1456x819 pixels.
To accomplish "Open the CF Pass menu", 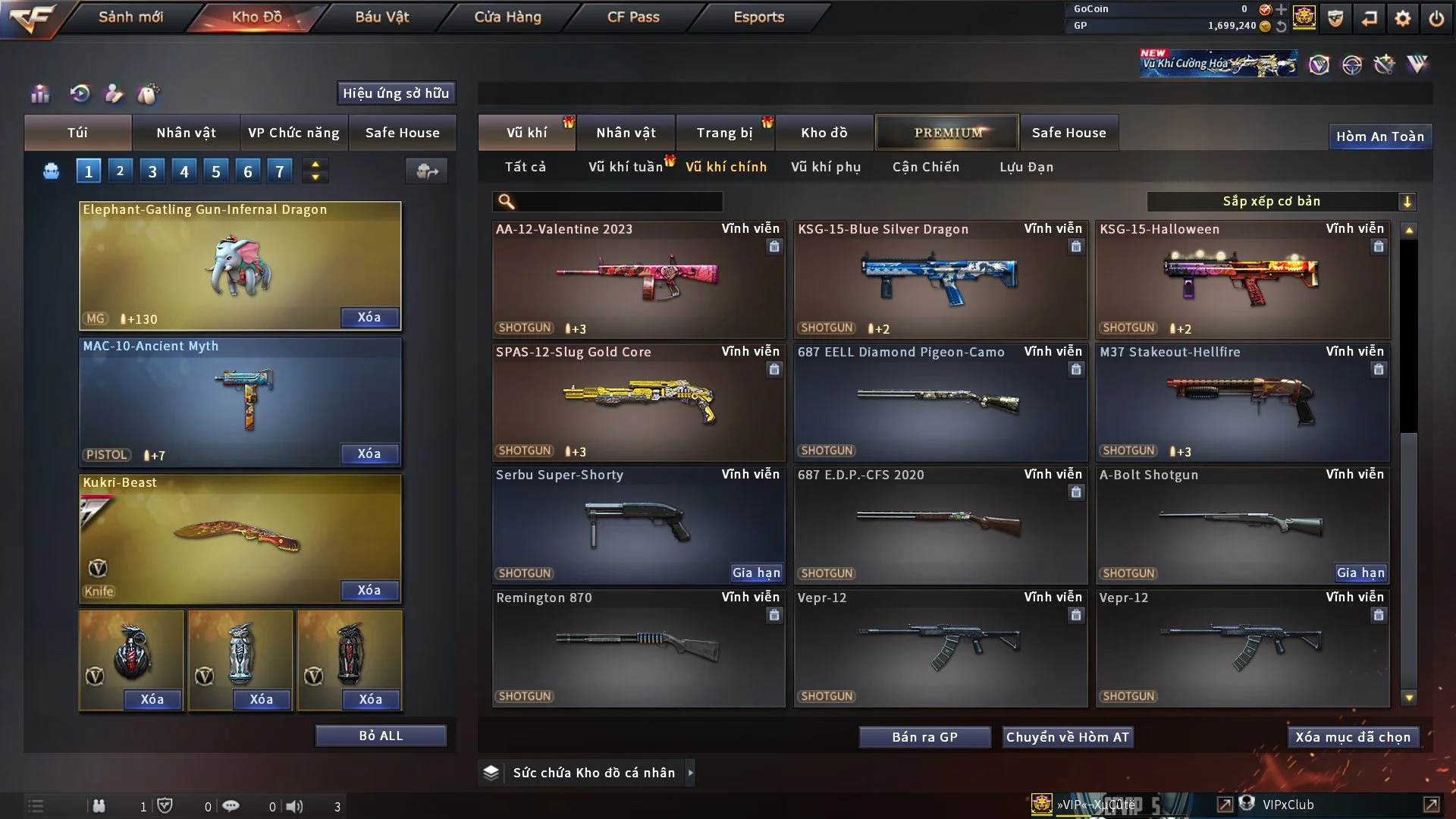I will pos(633,17).
